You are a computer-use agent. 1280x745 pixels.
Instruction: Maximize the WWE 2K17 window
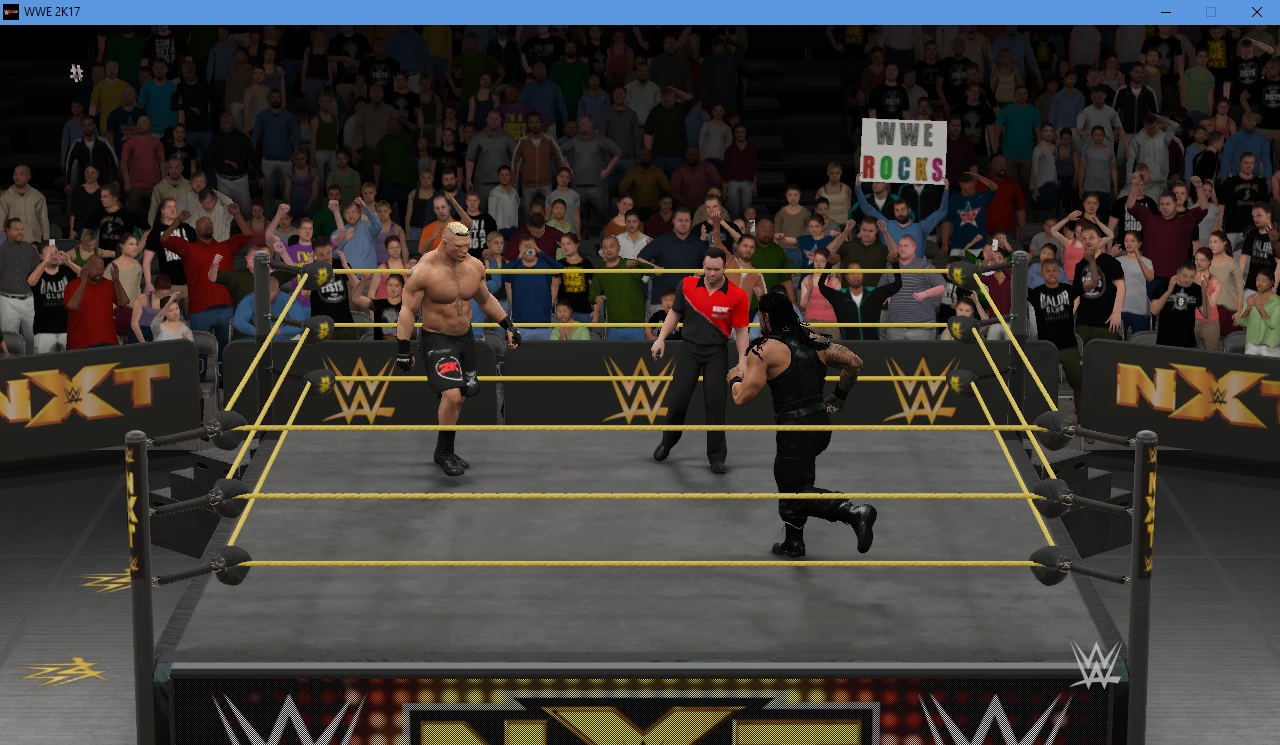point(1211,12)
